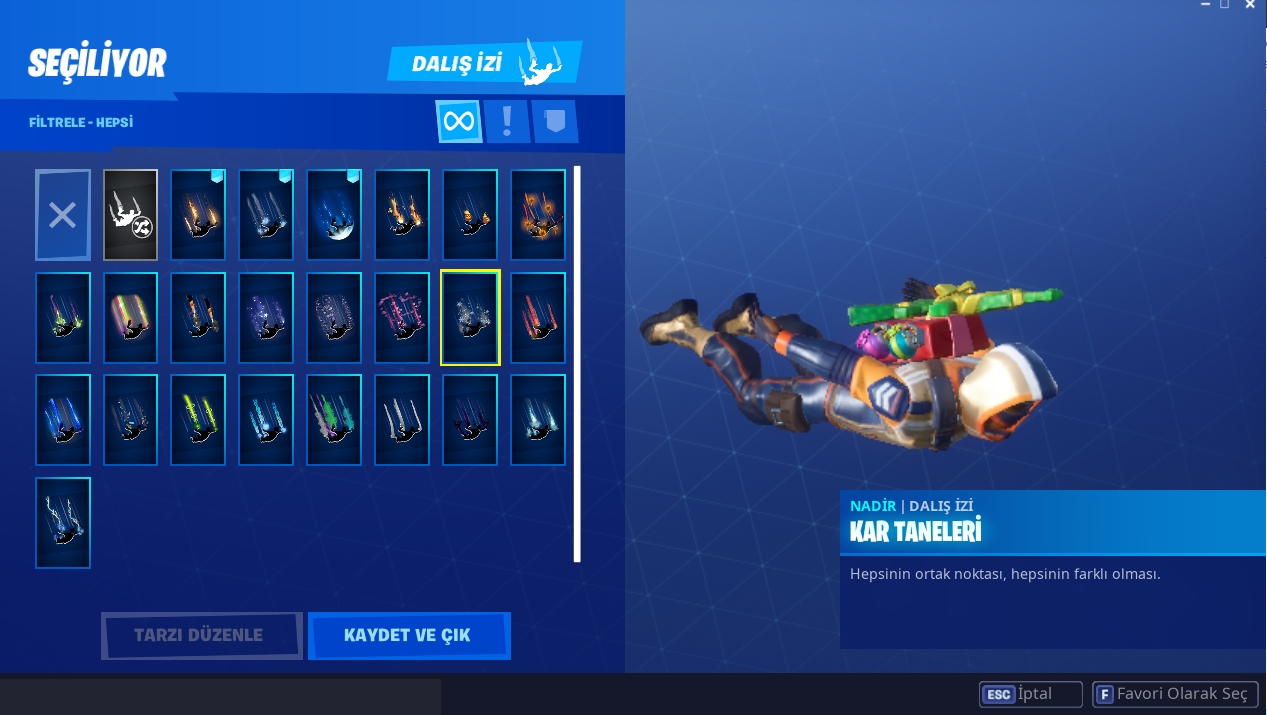The width and height of the screenshot is (1267, 715).
Task: Click the Kaydet ve Çık button
Action: [408, 636]
